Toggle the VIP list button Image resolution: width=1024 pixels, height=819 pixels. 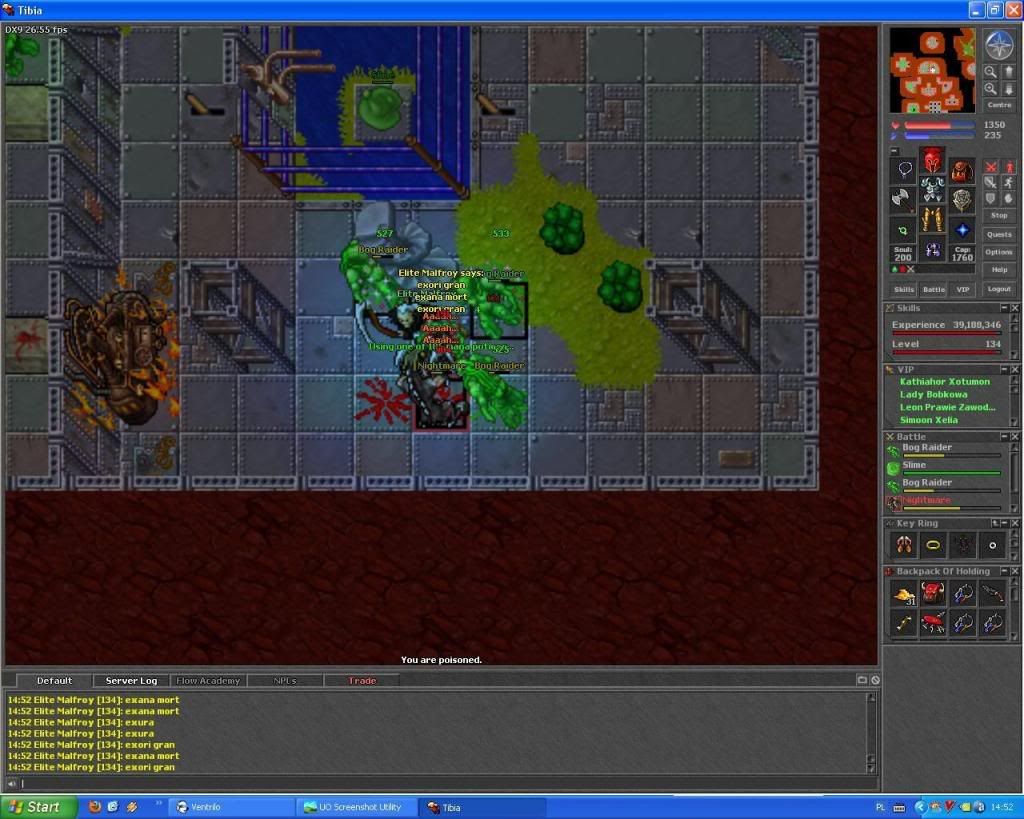pos(963,289)
